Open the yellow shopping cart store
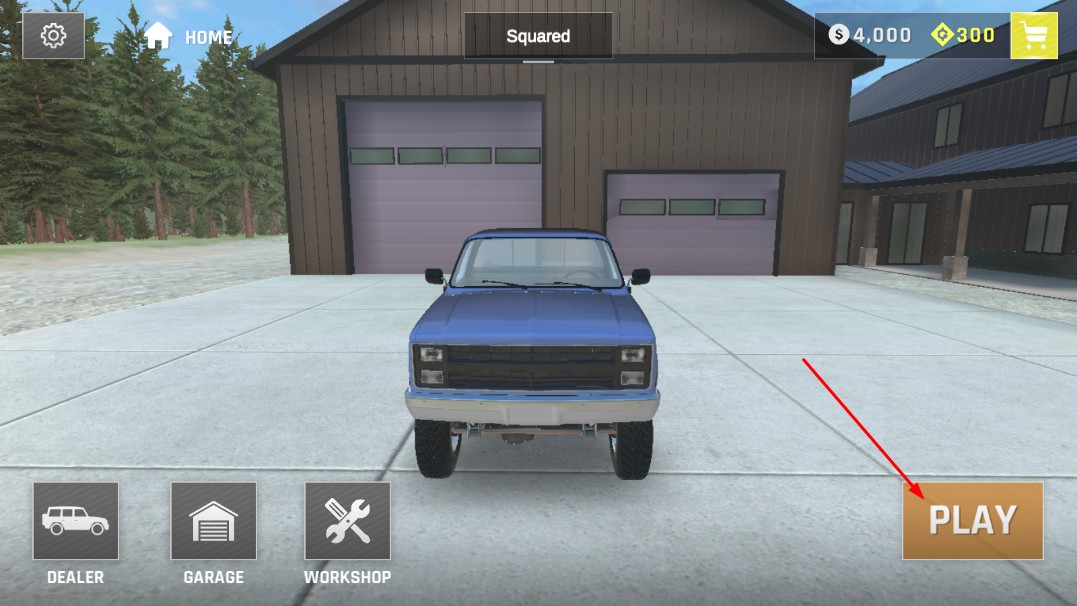Screen dimensions: 1077x606 pos(1034,36)
